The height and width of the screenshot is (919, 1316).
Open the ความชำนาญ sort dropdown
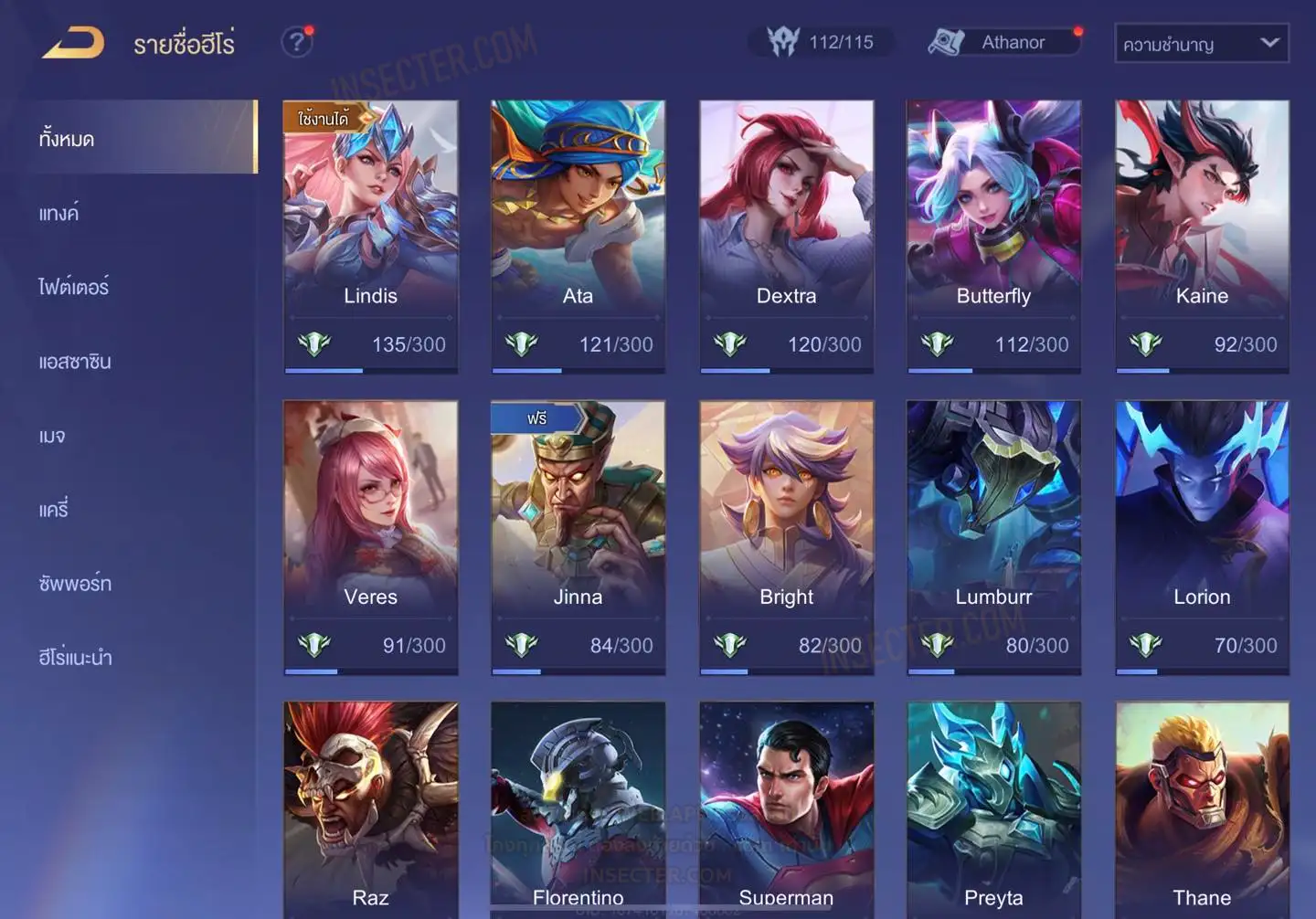[1201, 44]
